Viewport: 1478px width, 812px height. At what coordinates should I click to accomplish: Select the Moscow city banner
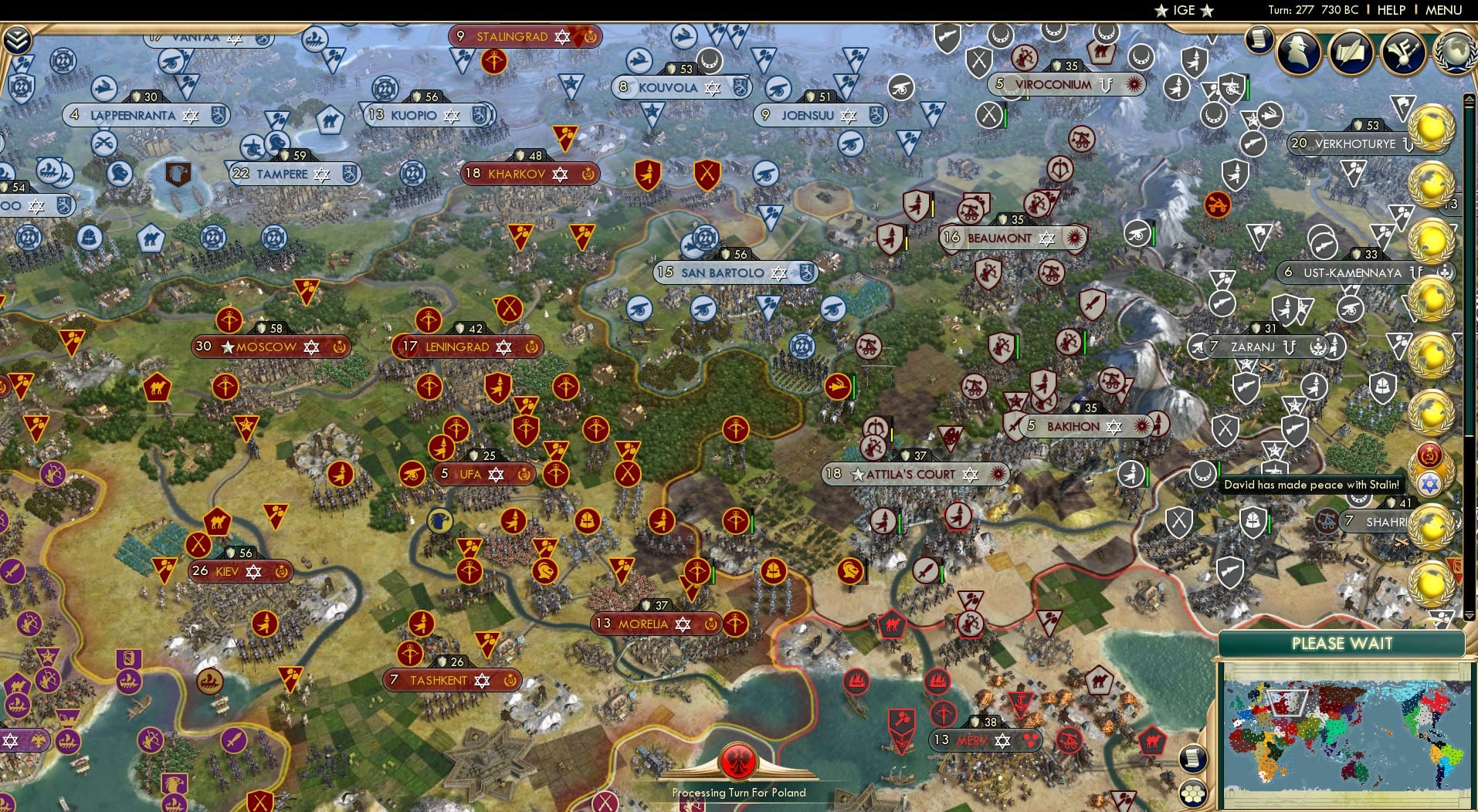pos(269,347)
